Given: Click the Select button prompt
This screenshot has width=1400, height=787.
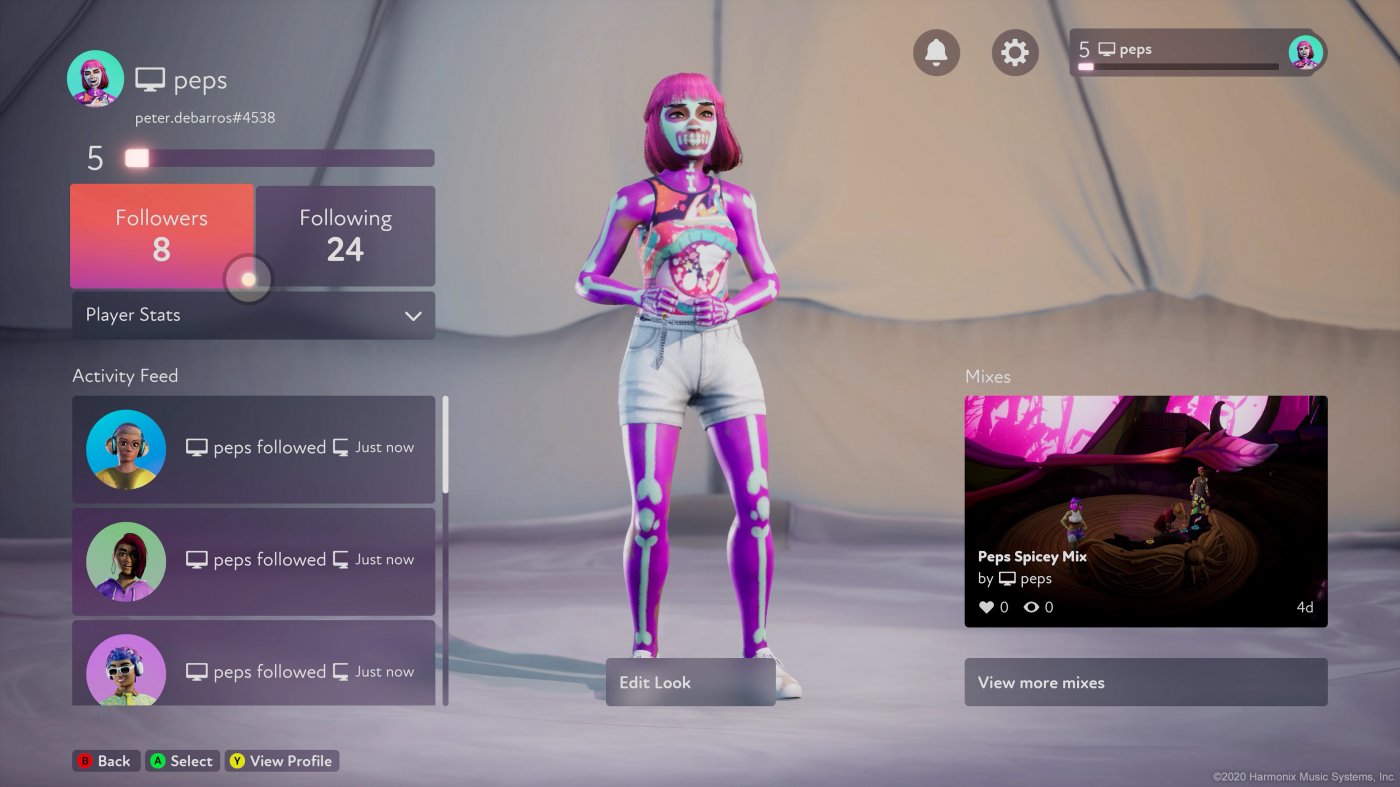Looking at the screenshot, I should click(182, 760).
